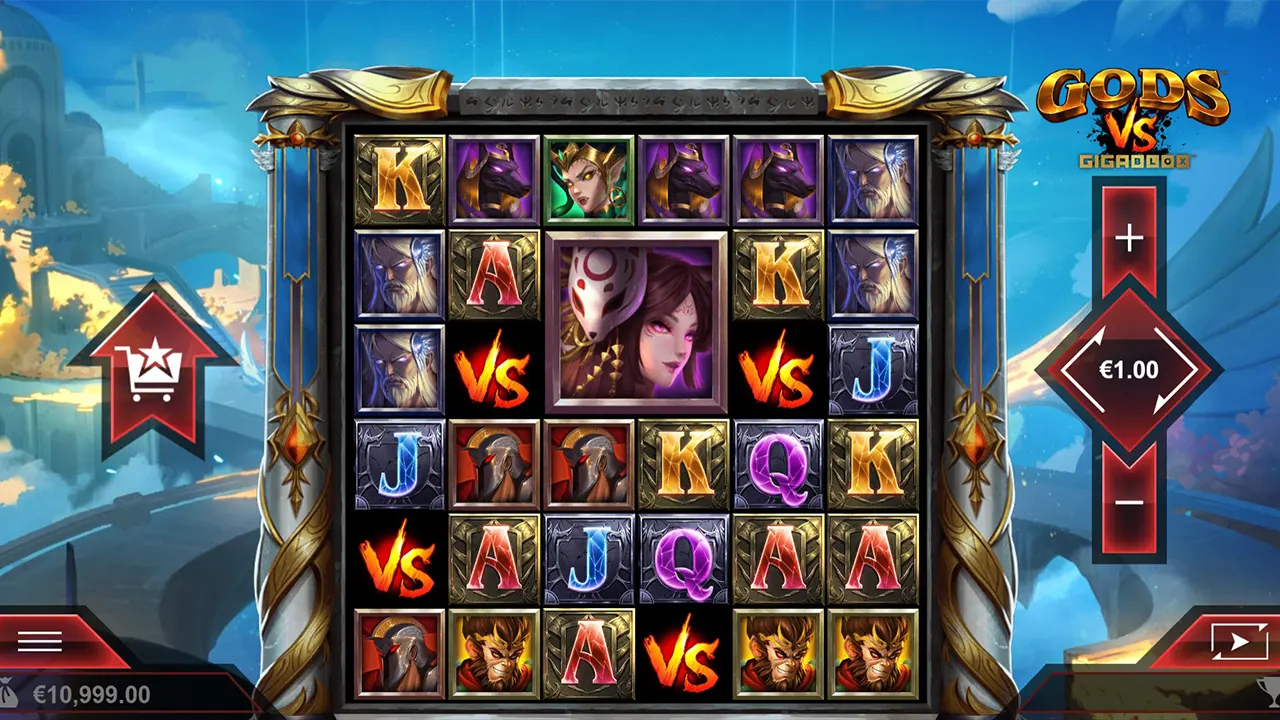The height and width of the screenshot is (720, 1280).
Task: Click the trophy icon
Action: [1268, 692]
